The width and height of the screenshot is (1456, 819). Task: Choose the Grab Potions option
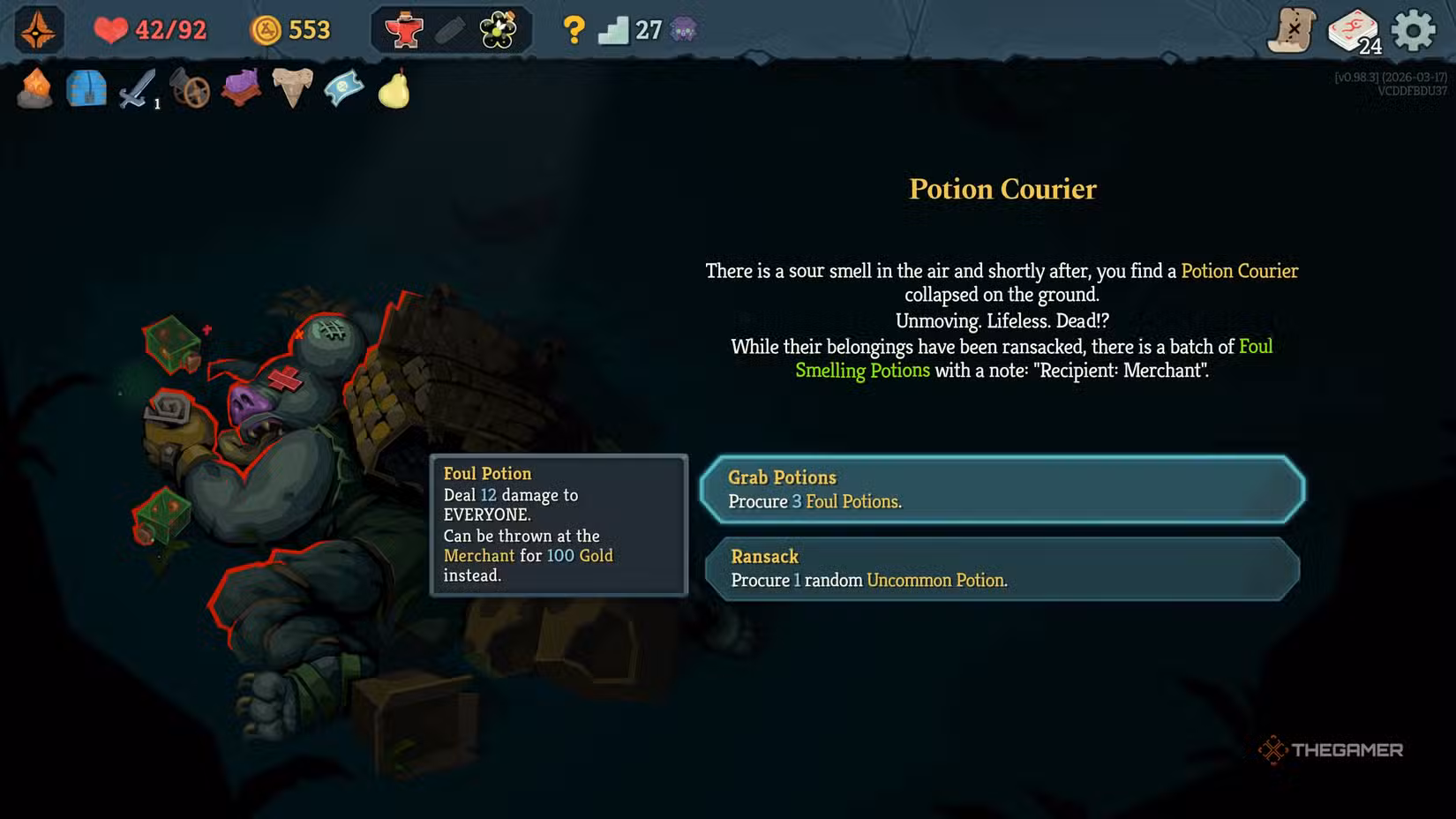1002,490
